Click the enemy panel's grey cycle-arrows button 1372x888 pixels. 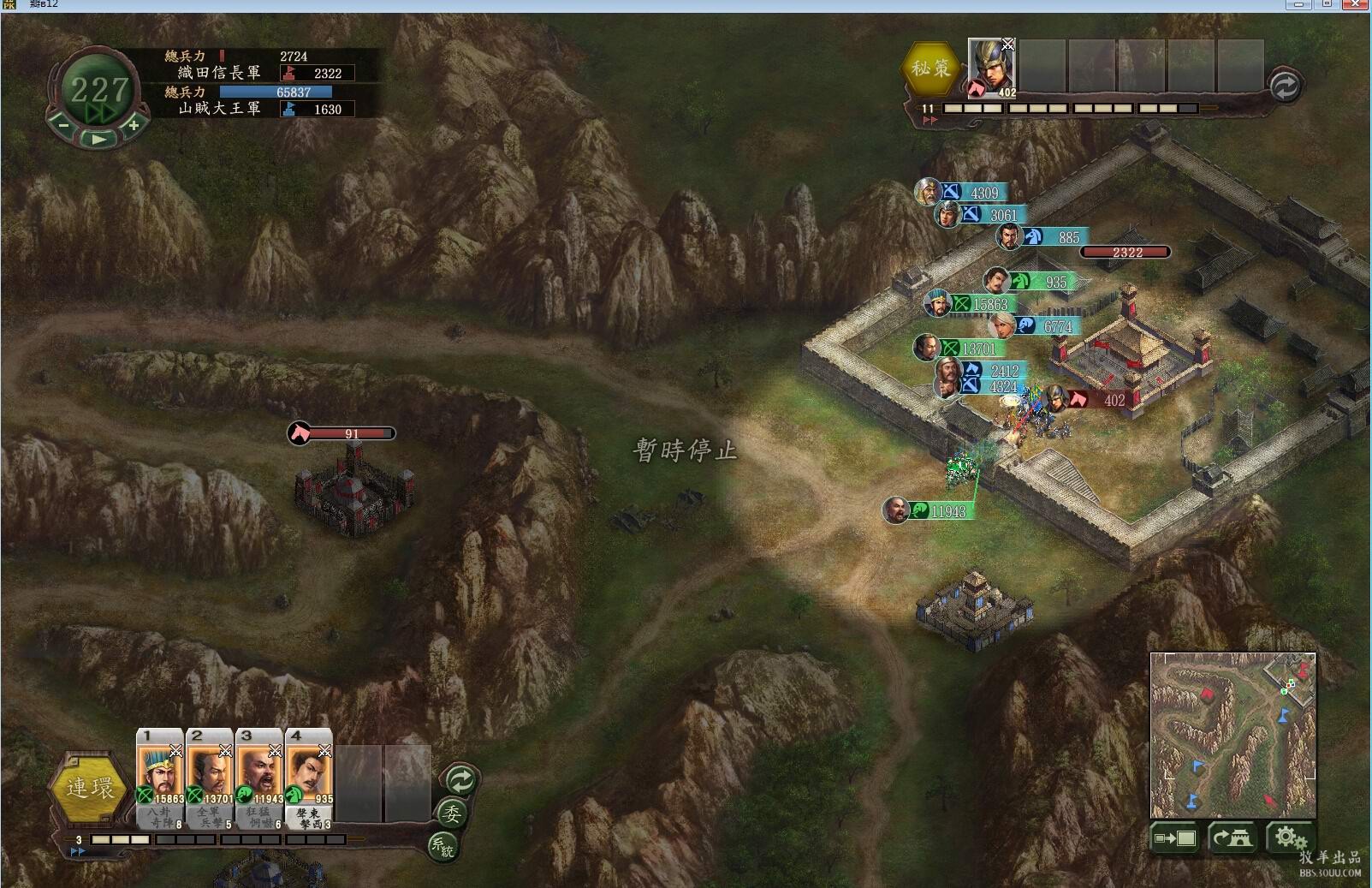pos(1284,86)
